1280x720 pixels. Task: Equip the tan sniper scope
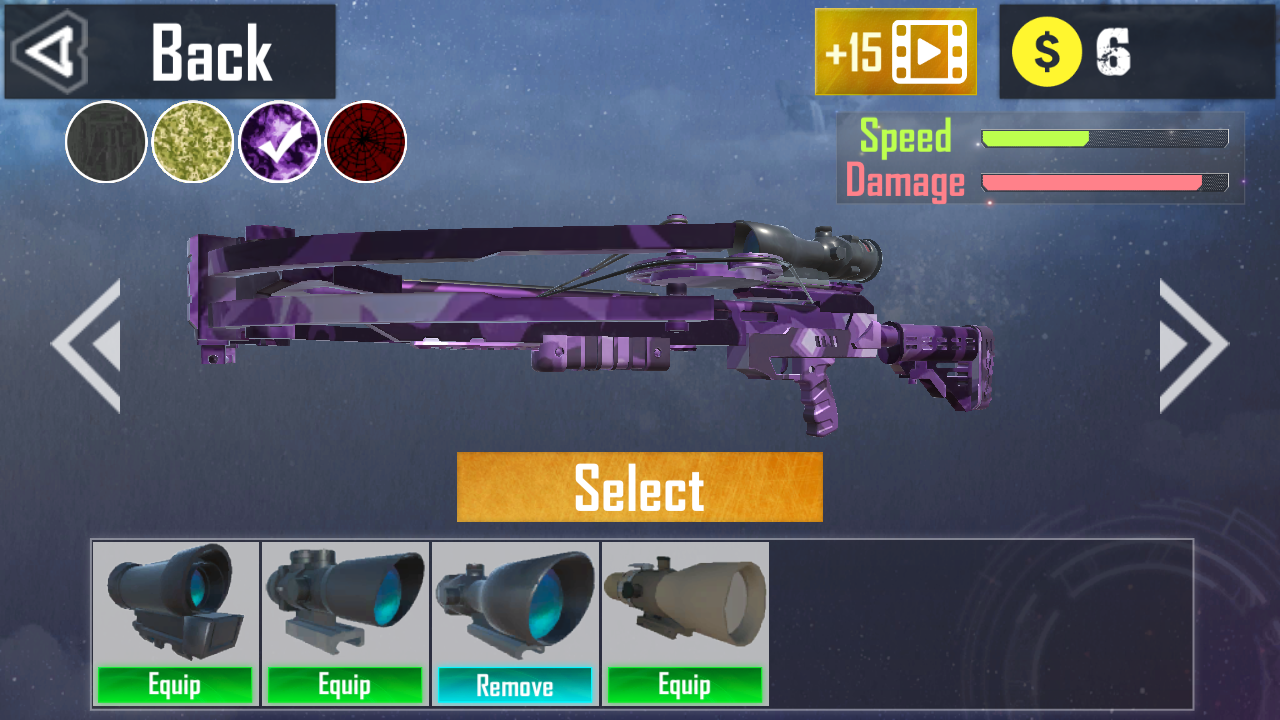685,686
